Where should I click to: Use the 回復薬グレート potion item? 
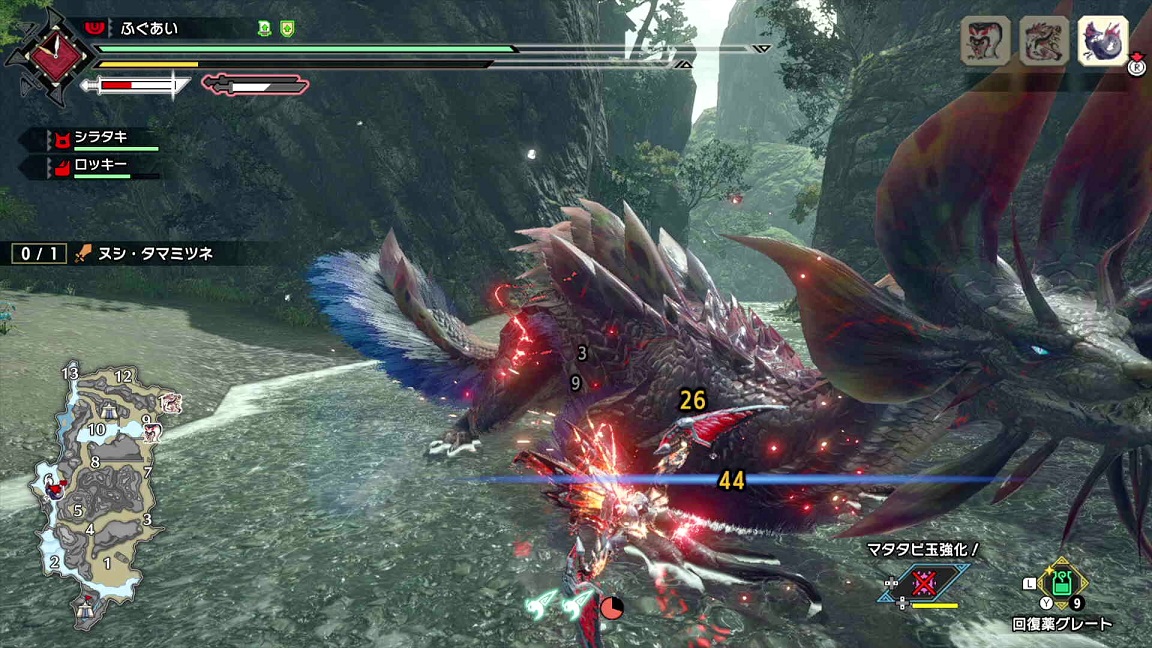[x=1061, y=582]
